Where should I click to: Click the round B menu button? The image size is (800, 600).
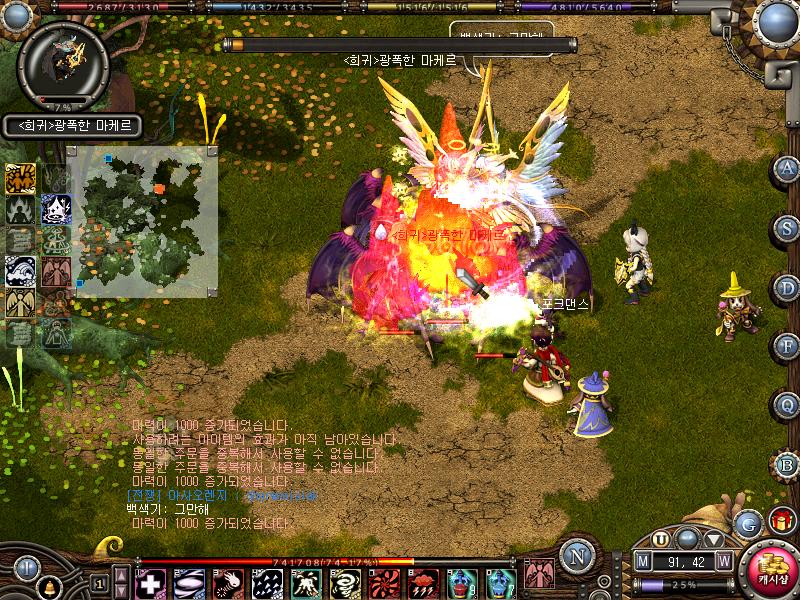(787, 466)
